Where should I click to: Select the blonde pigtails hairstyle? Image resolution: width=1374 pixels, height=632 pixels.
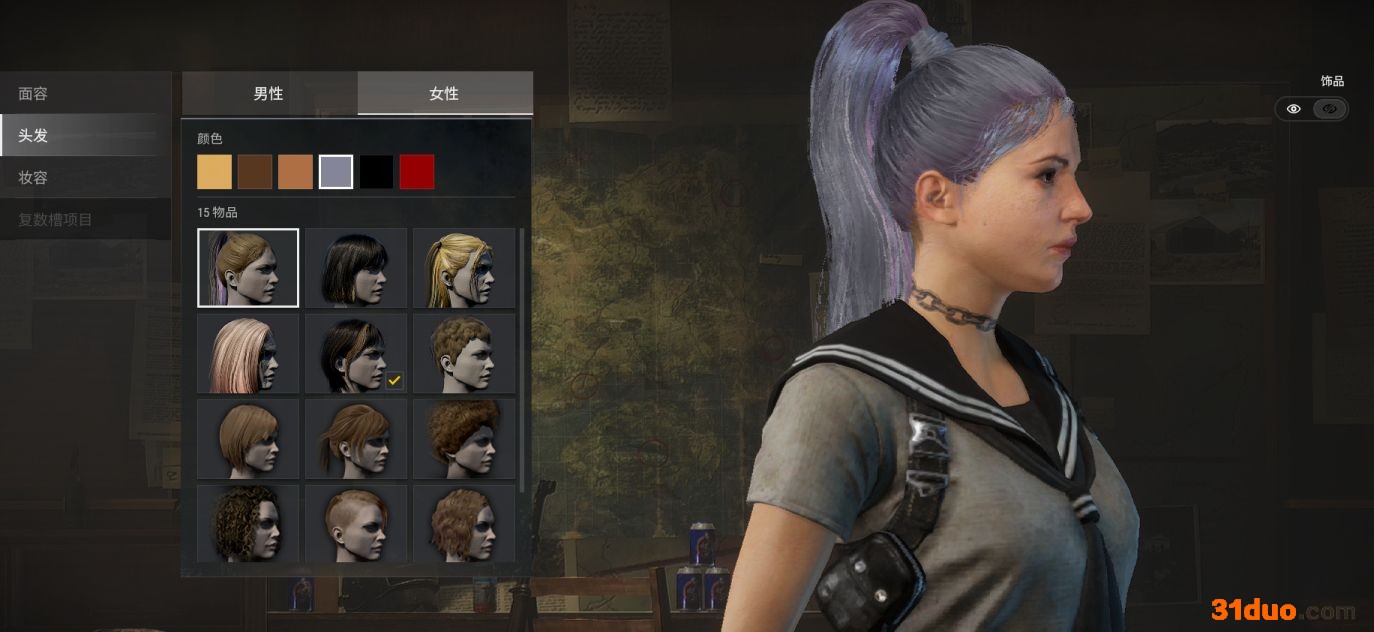pos(464,267)
